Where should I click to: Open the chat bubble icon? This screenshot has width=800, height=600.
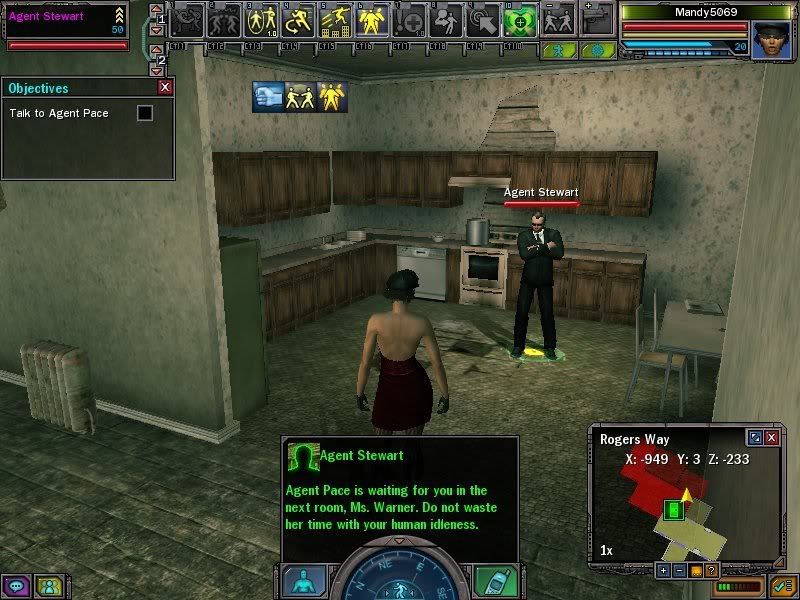coord(16,585)
